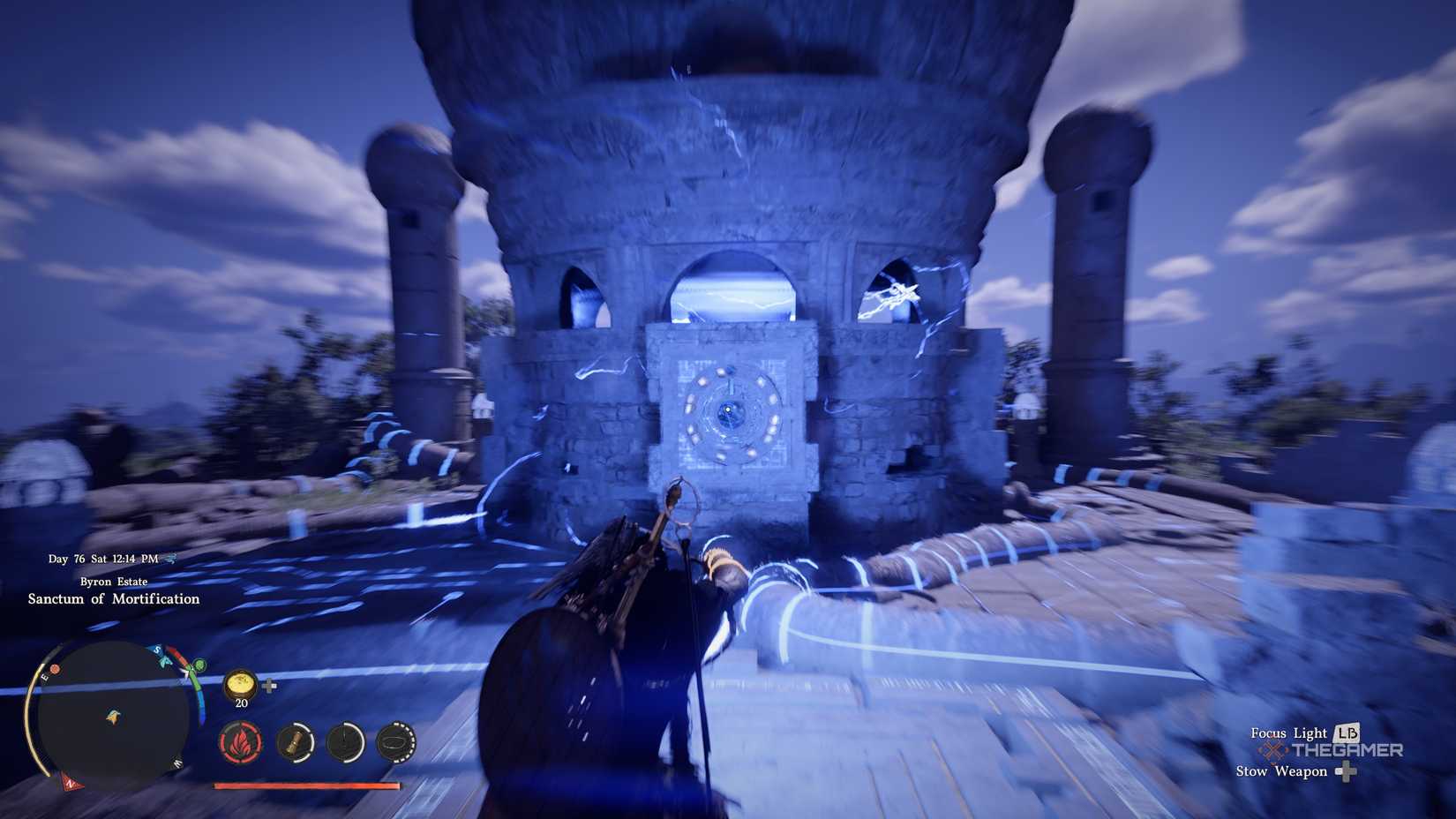Click the plus next to the coin counter
The width and height of the screenshot is (1456, 819).
[x=270, y=686]
